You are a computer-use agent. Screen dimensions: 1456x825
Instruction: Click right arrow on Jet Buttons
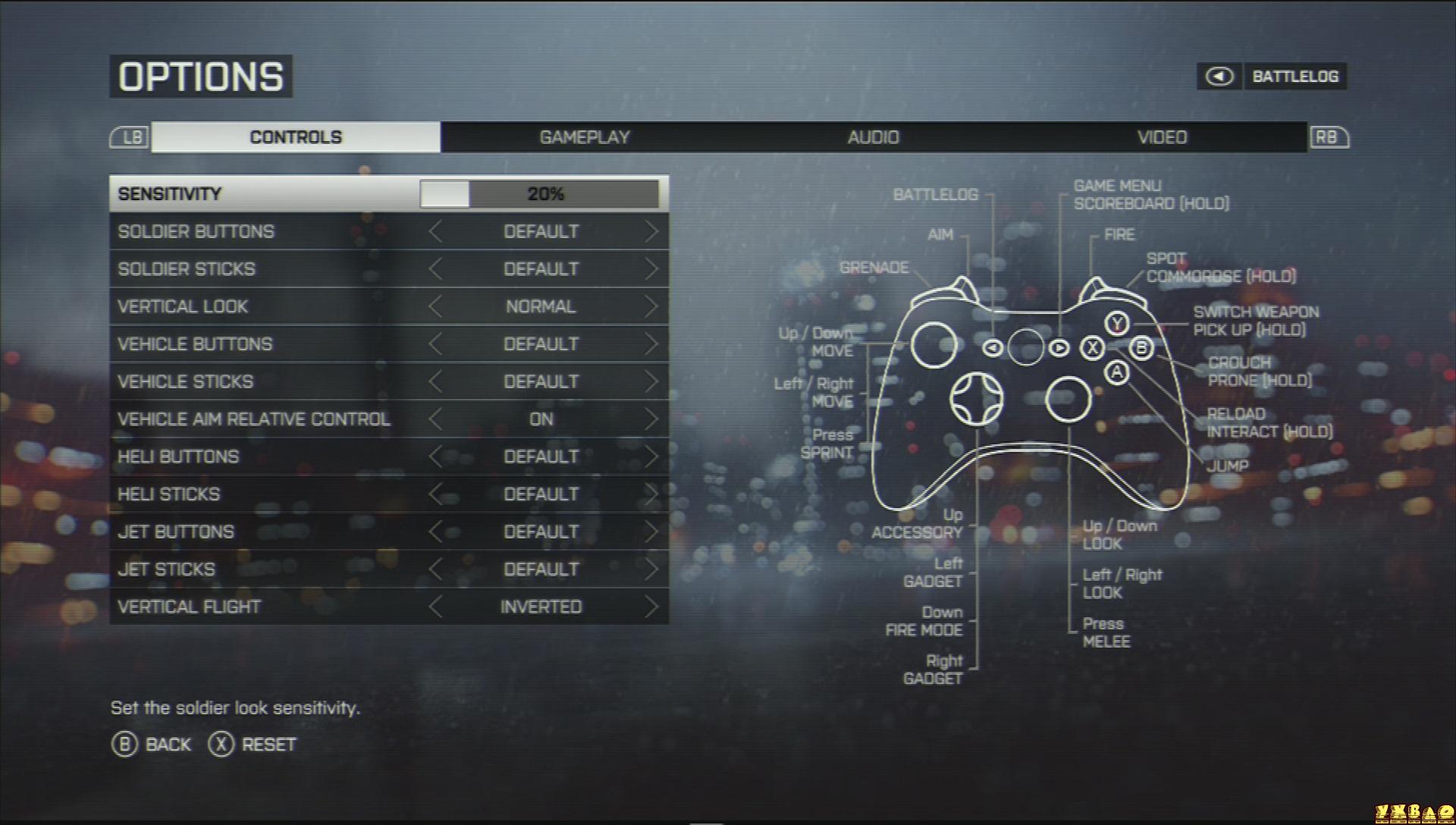tap(651, 532)
